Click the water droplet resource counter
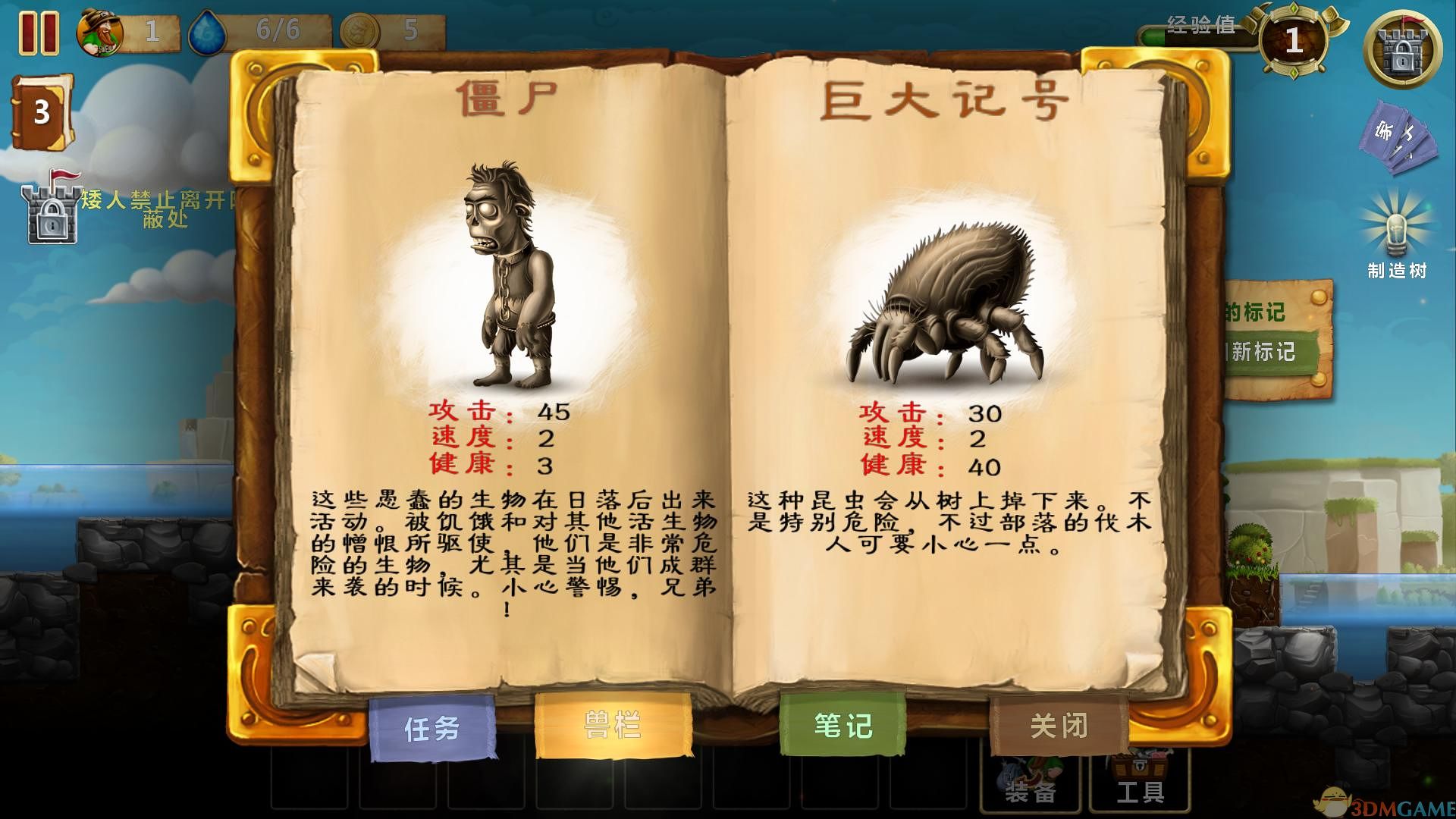The width and height of the screenshot is (1456, 819). pos(206,30)
